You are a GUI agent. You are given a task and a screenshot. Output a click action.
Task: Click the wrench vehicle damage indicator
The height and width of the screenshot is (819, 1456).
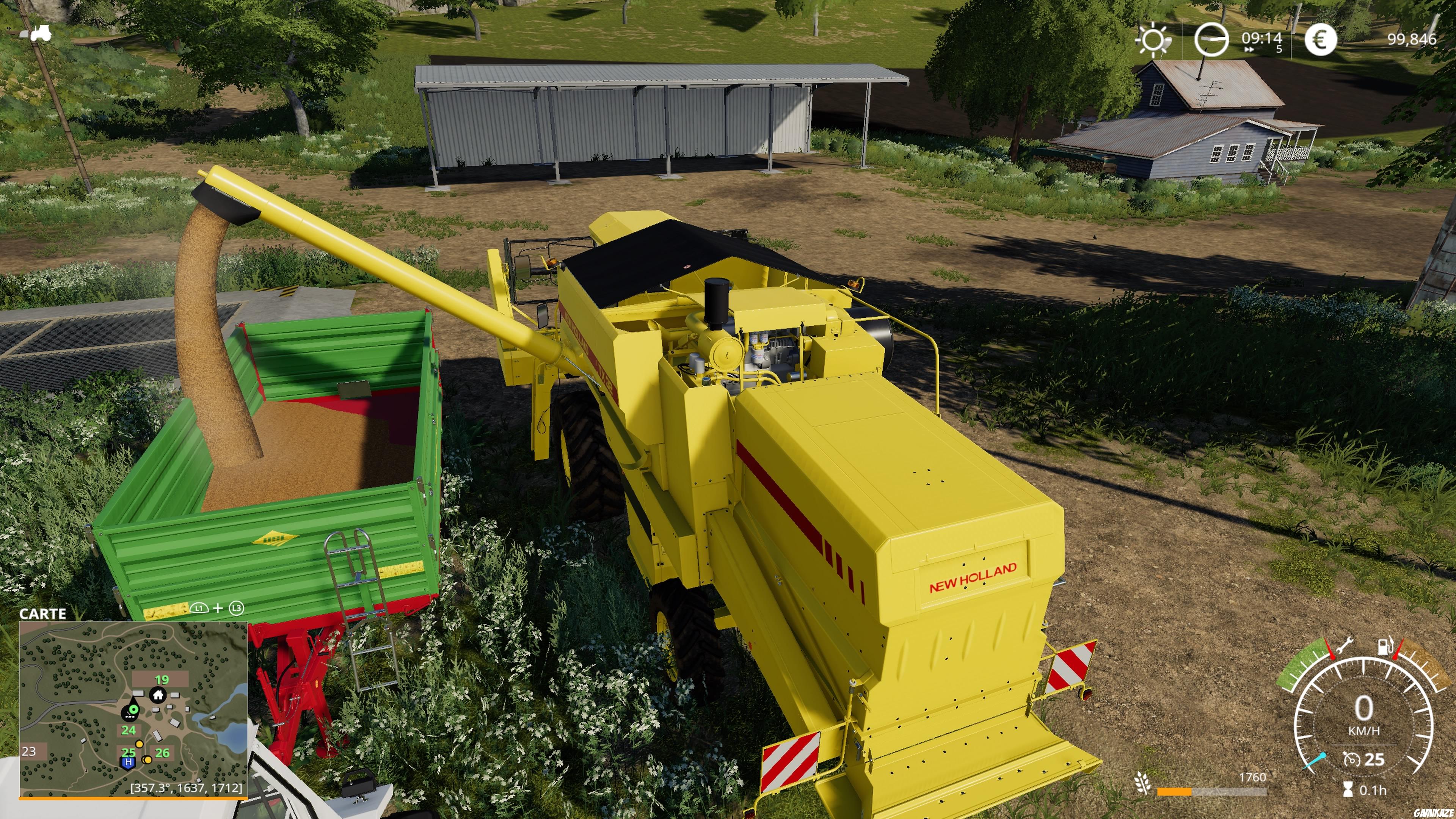[x=1346, y=645]
